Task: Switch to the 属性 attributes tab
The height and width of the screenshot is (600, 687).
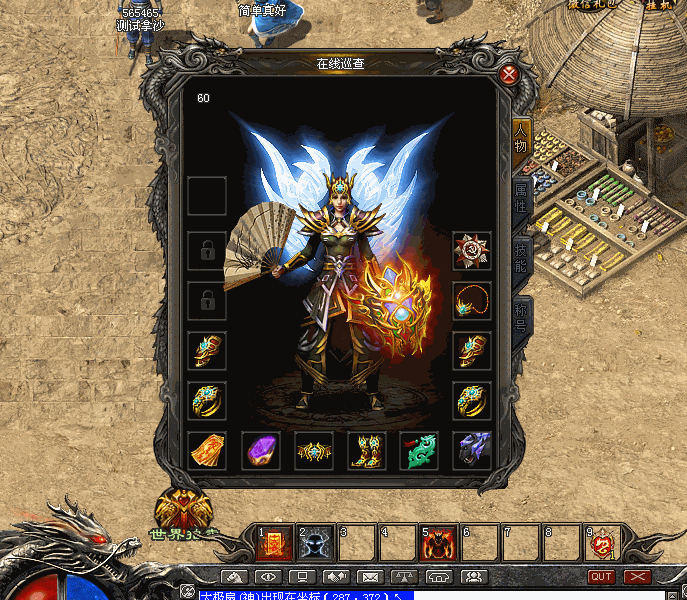Action: coord(521,198)
